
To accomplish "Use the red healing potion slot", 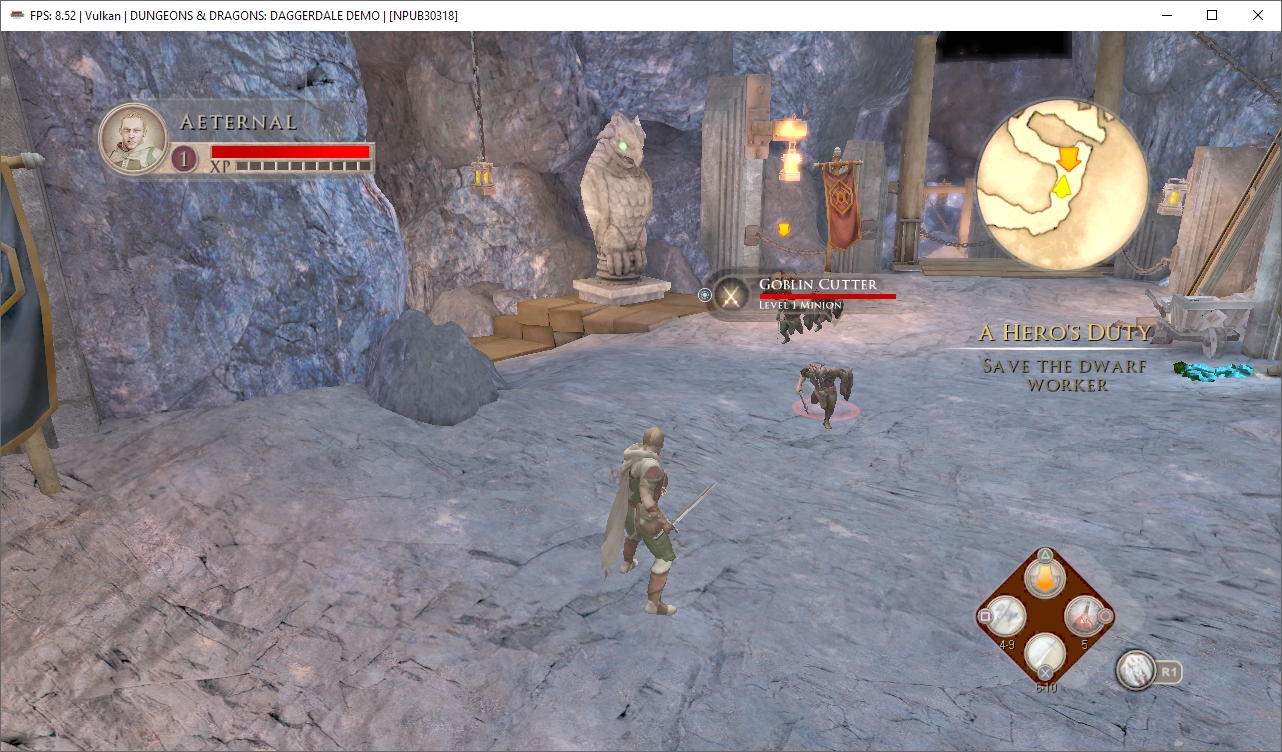I will [x=1083, y=616].
